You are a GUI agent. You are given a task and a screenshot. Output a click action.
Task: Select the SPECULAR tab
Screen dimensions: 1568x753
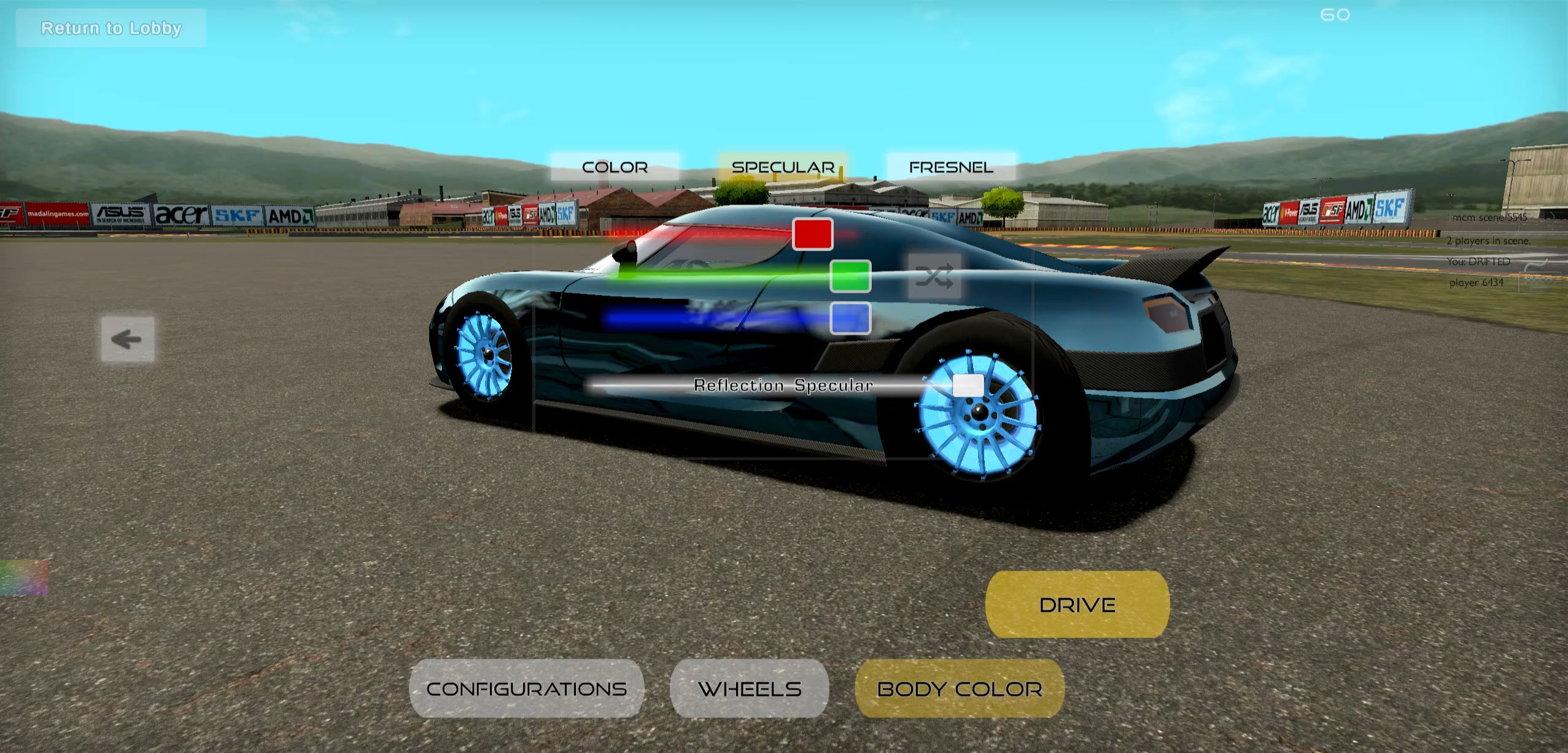click(x=782, y=166)
